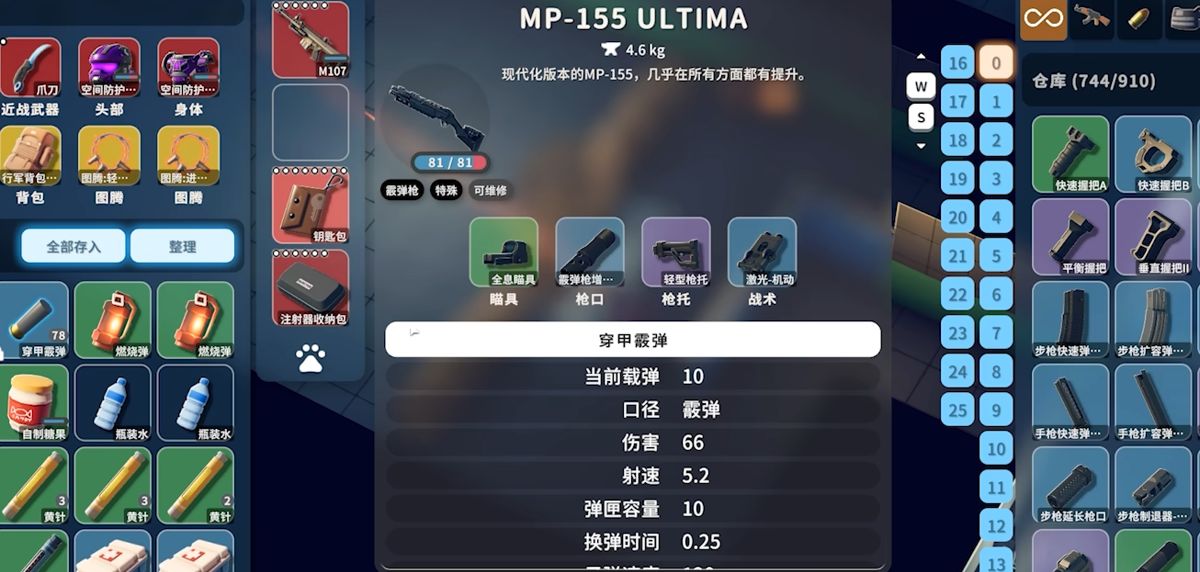Switch to warehouse page 16
This screenshot has width=1200, height=572.
[x=958, y=64]
